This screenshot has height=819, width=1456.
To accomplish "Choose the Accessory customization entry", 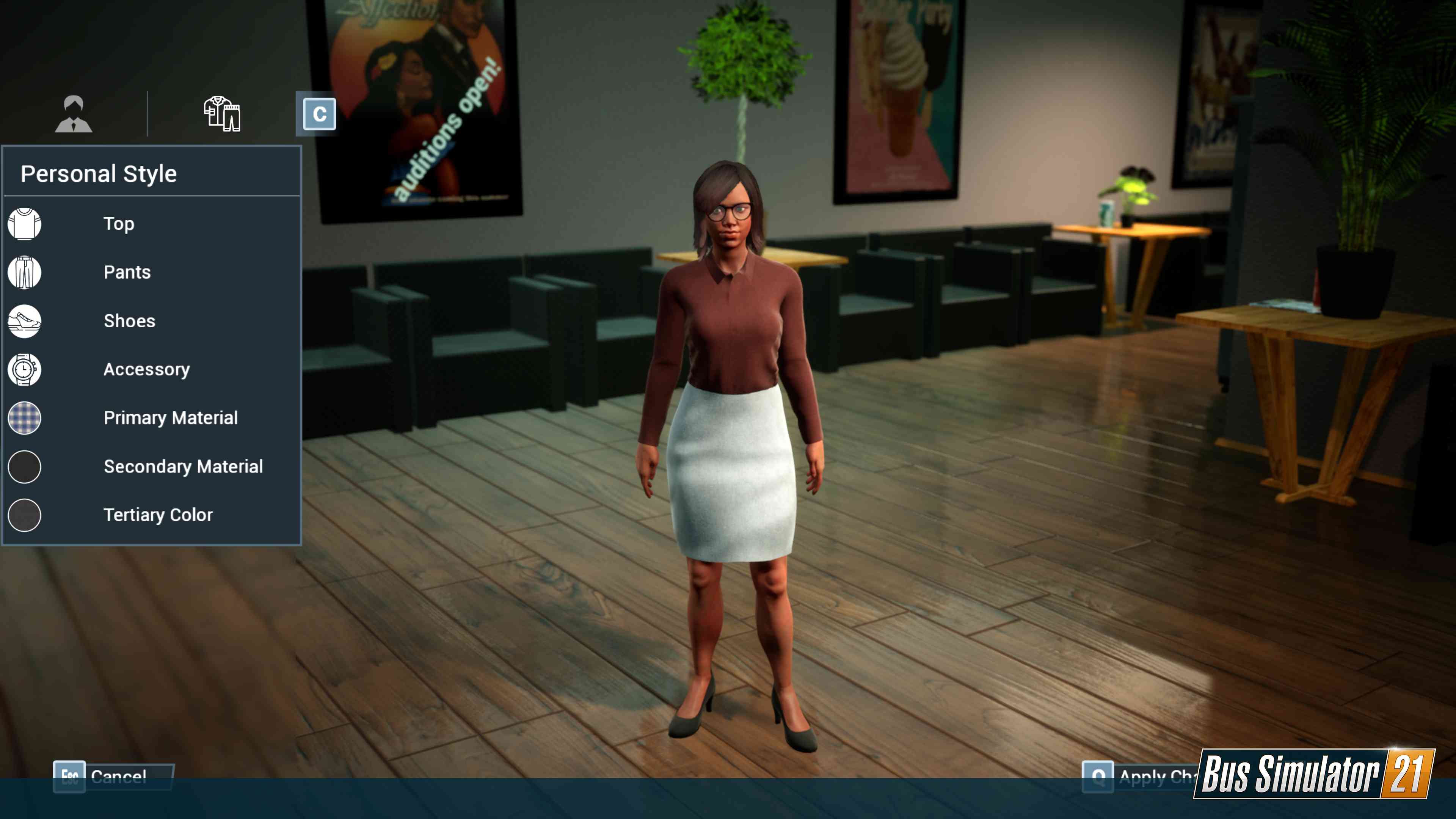I will point(146,370).
